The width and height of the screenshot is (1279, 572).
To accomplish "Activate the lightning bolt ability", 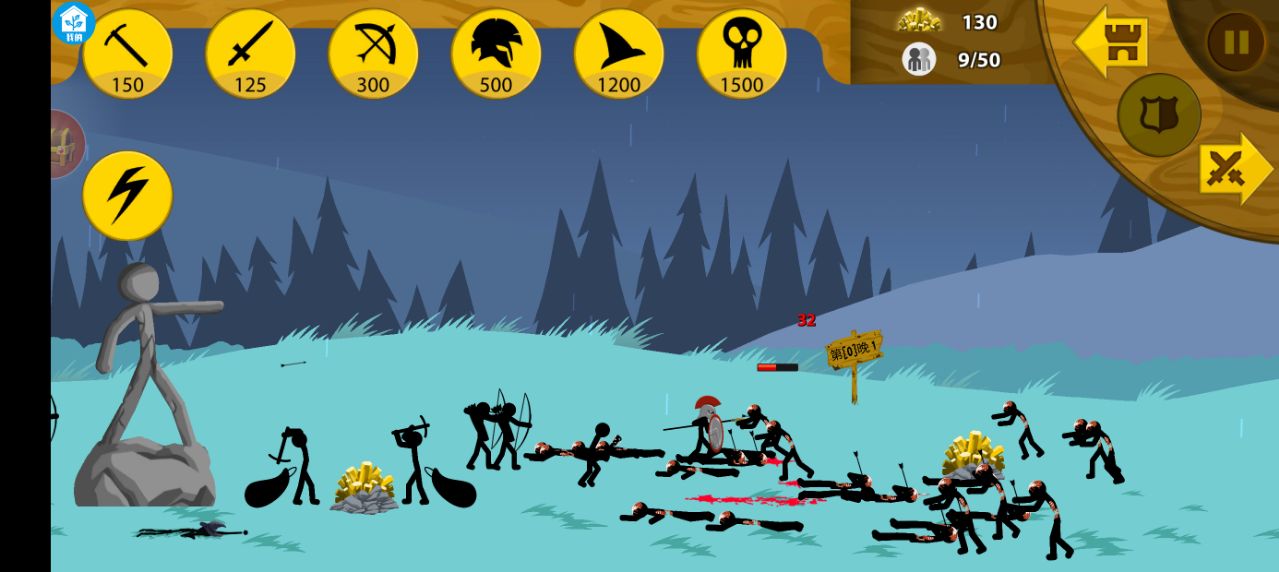I will 127,196.
